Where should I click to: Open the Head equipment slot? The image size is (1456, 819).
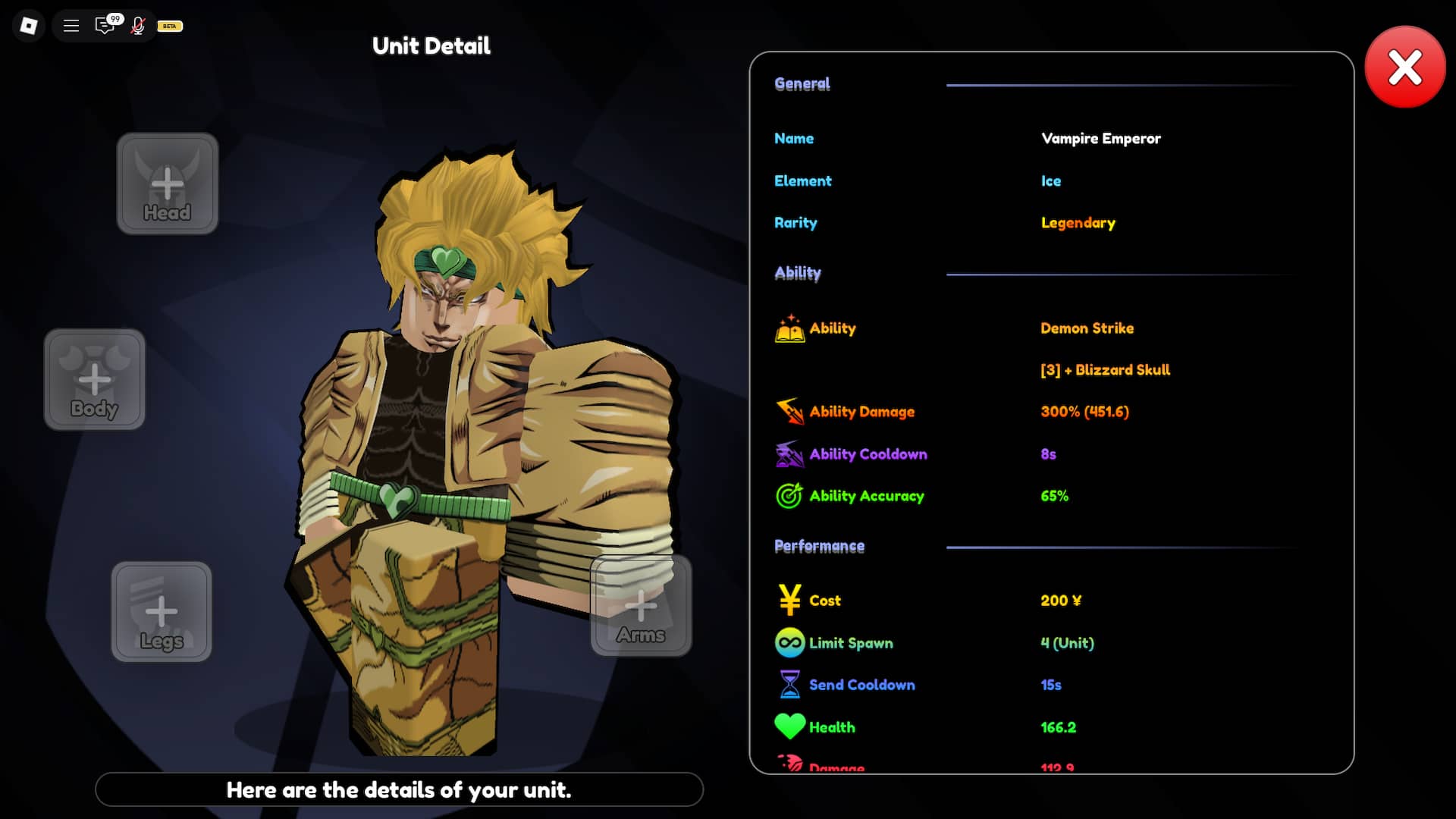tap(168, 184)
